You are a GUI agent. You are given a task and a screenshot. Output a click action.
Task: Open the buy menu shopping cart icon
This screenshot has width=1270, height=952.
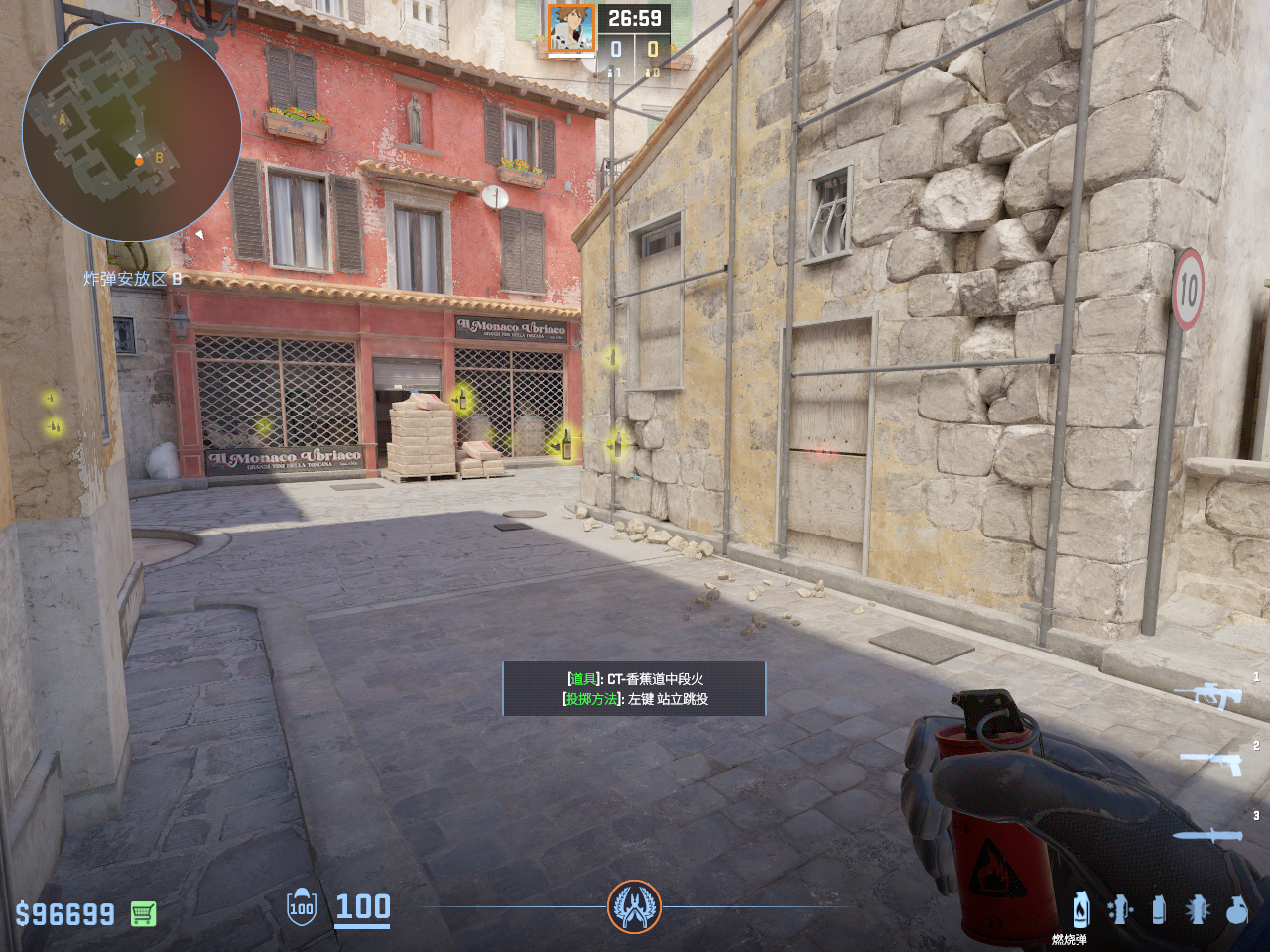point(143,913)
